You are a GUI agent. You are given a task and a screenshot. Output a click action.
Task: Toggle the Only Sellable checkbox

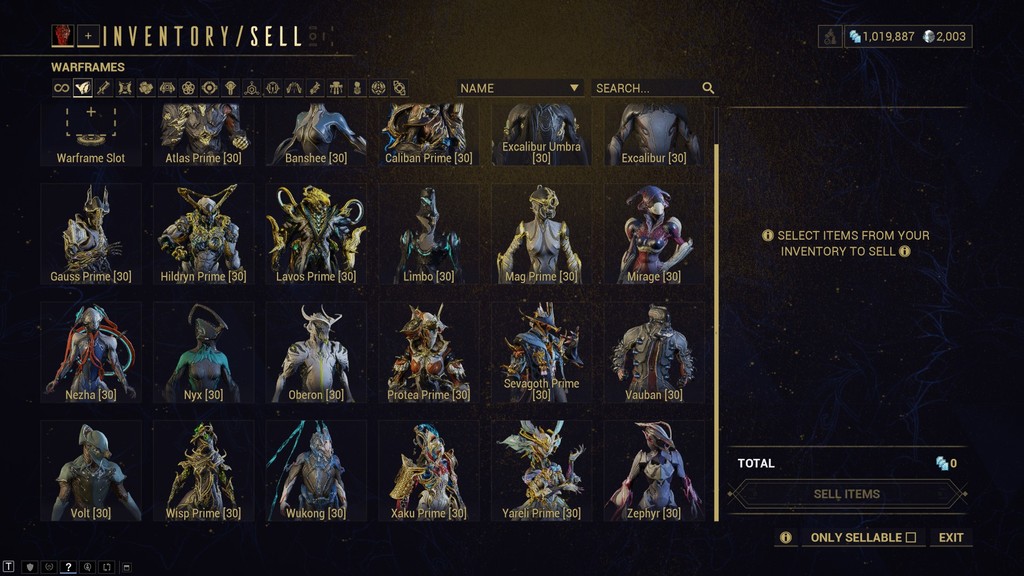[x=910, y=538]
